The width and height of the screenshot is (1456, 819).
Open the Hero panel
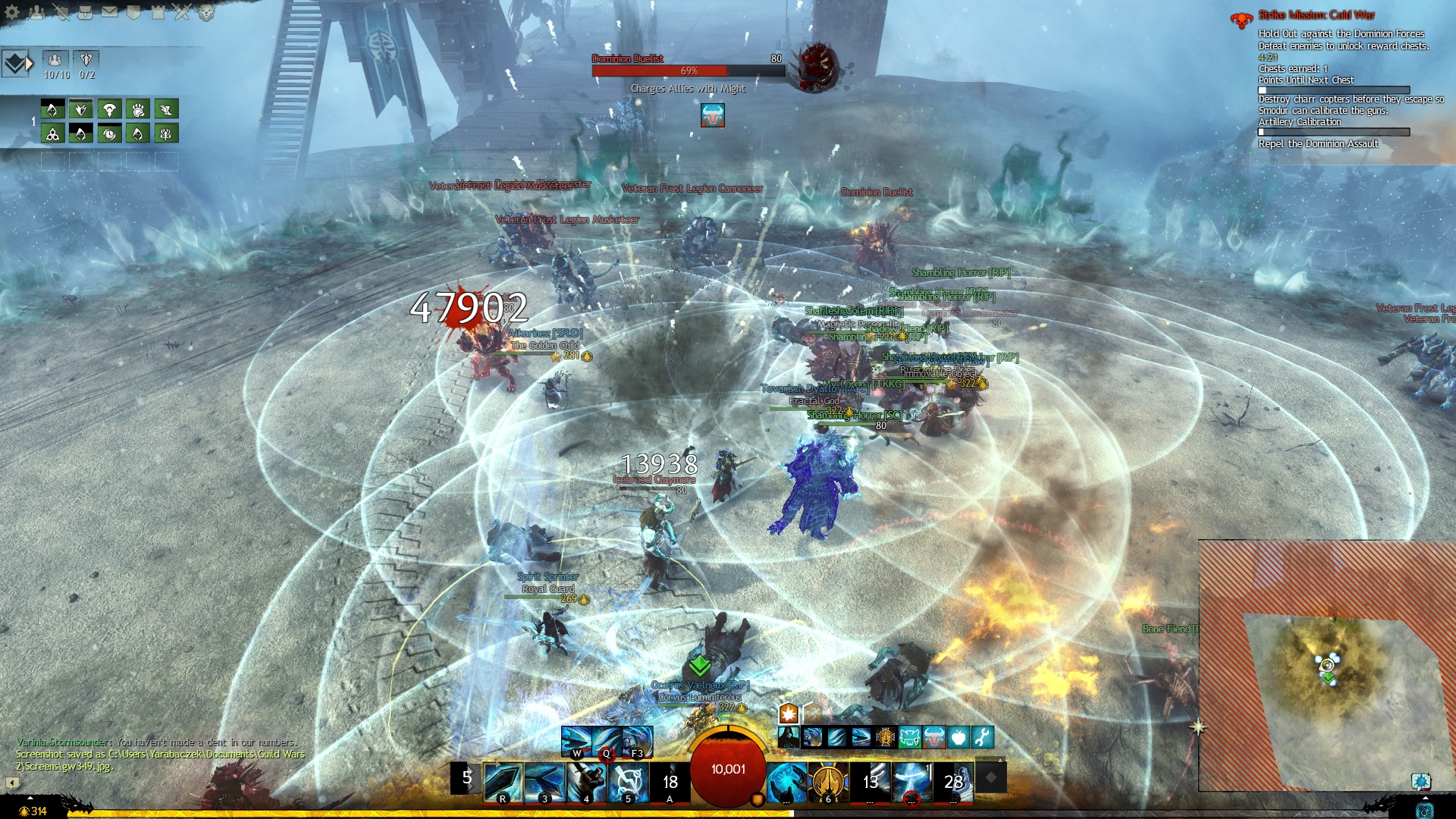coord(61,12)
